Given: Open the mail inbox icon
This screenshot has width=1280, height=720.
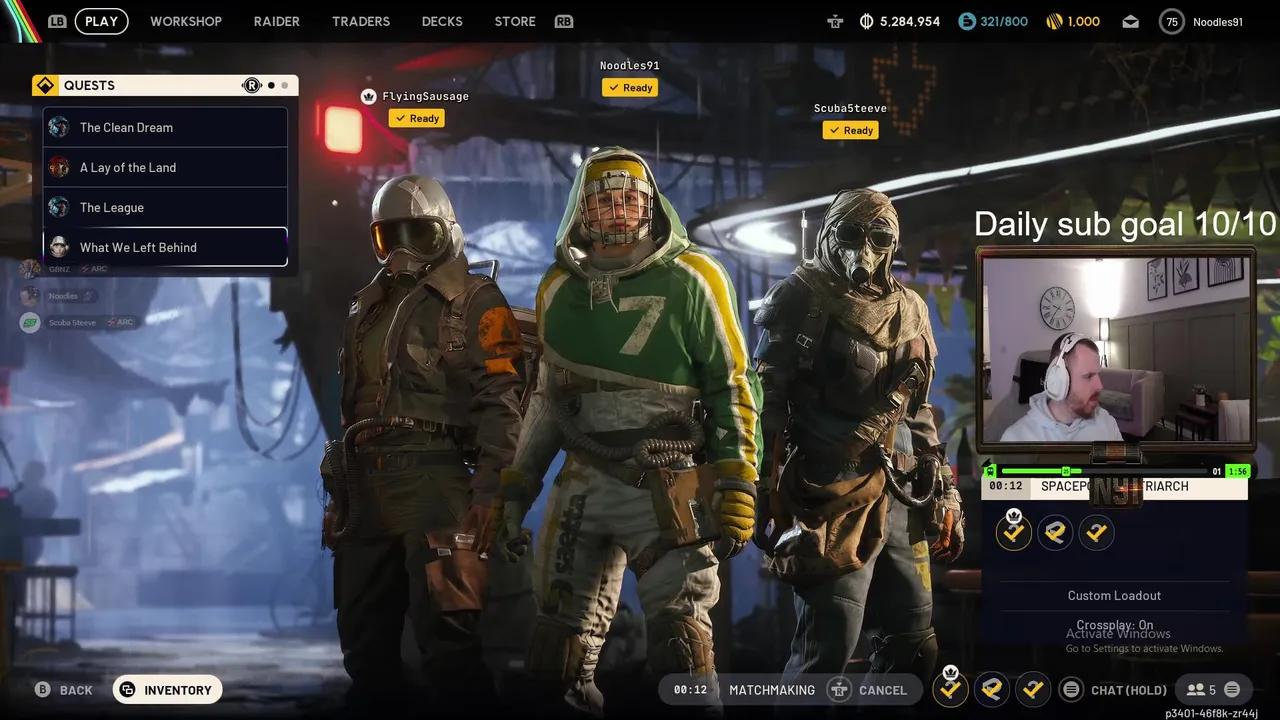Looking at the screenshot, I should (1130, 20).
